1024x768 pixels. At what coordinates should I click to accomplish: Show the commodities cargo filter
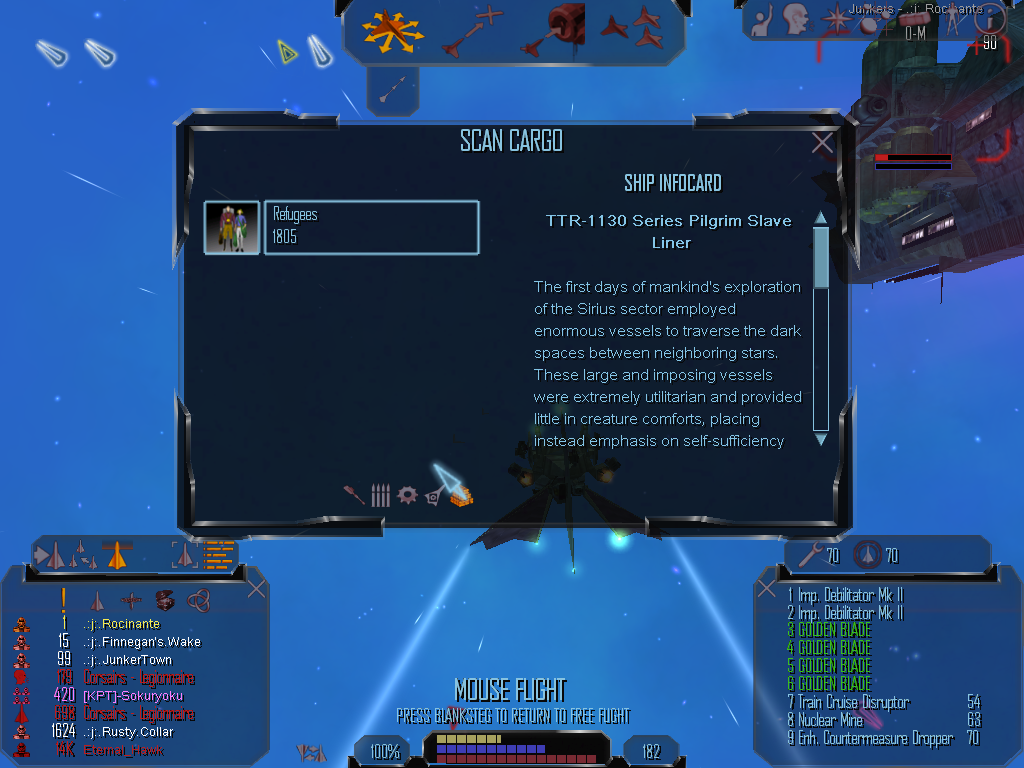point(461,493)
